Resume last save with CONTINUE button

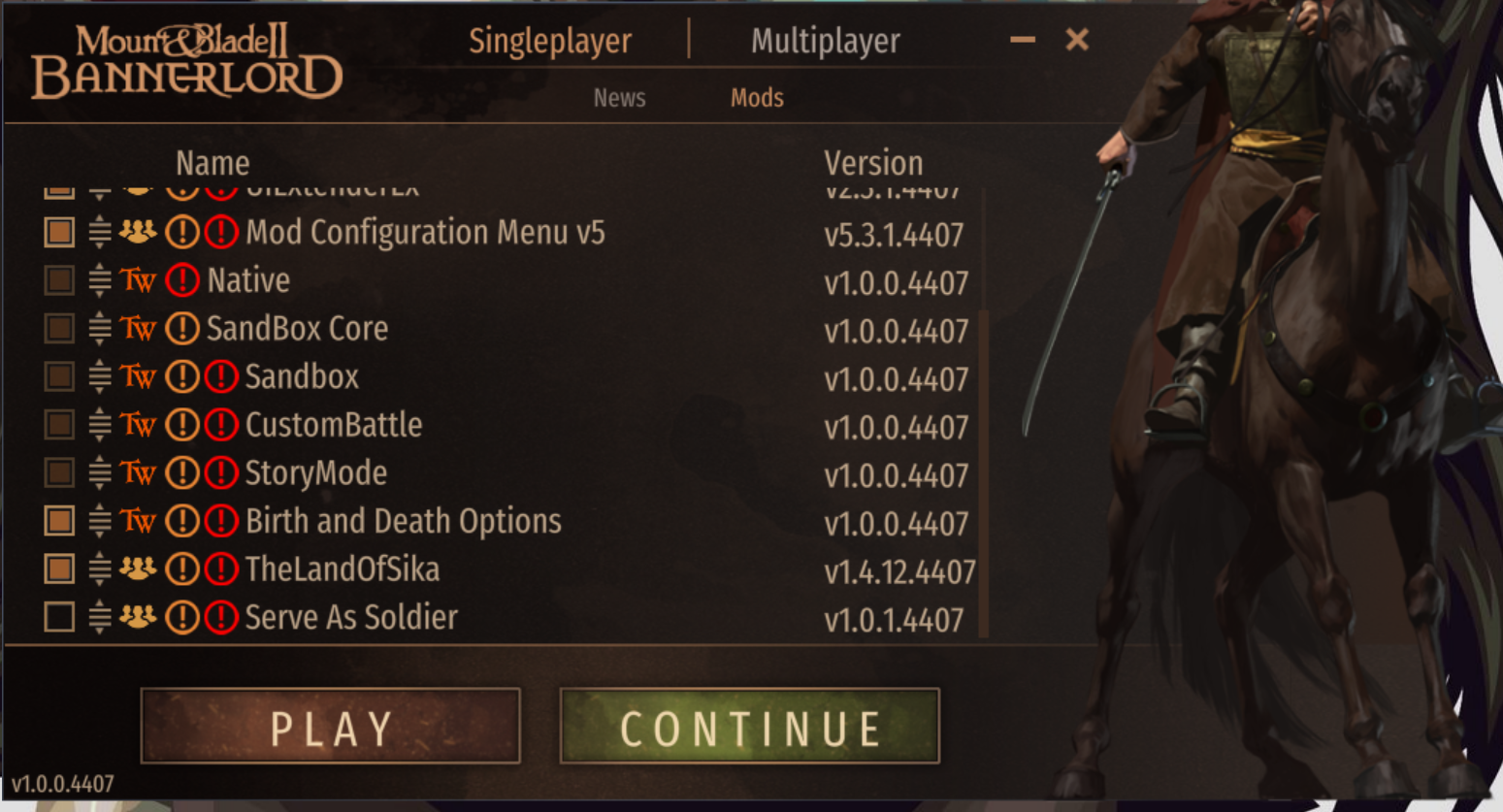pos(749,727)
